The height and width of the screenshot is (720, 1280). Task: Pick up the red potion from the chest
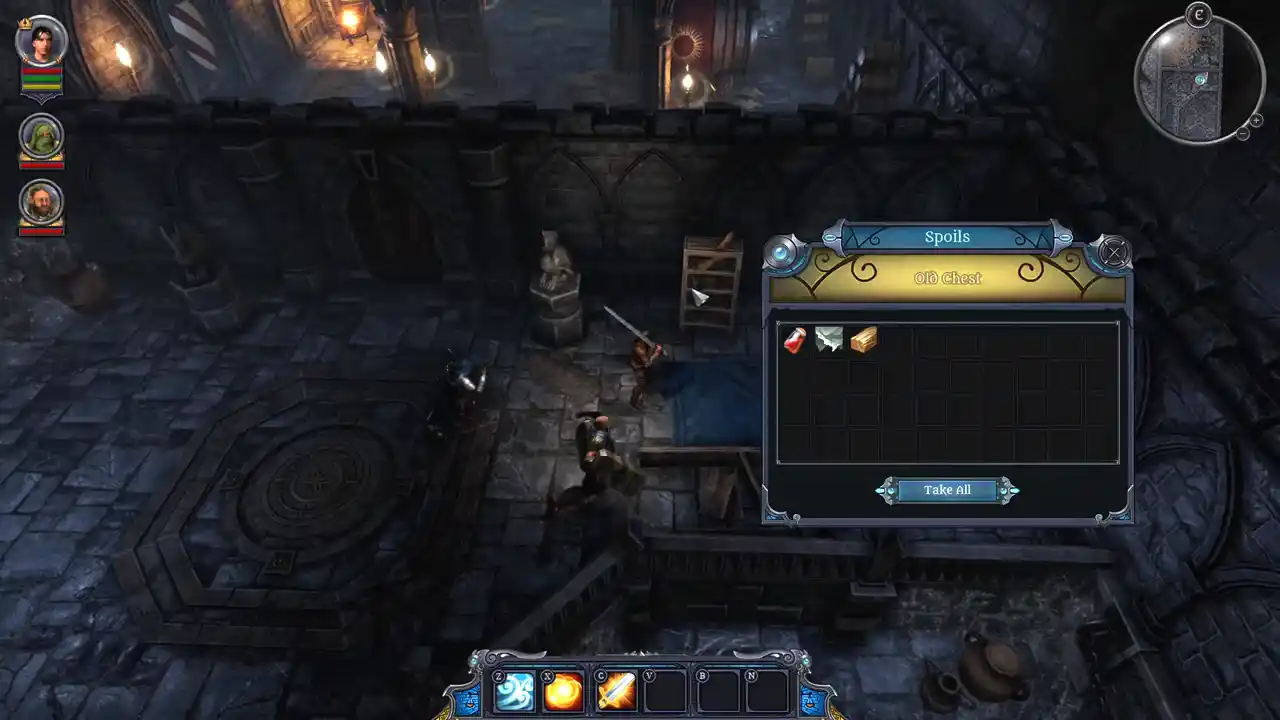[795, 341]
